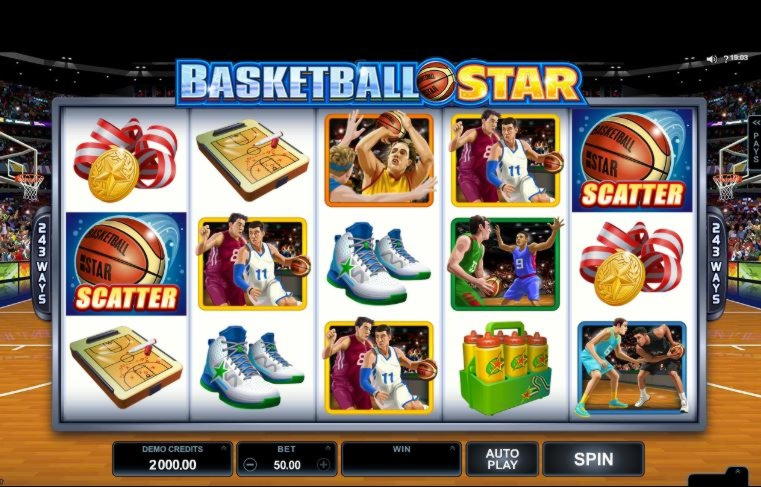Start Auto Play mode
Viewport: 761px width, 487px height.
[502, 459]
